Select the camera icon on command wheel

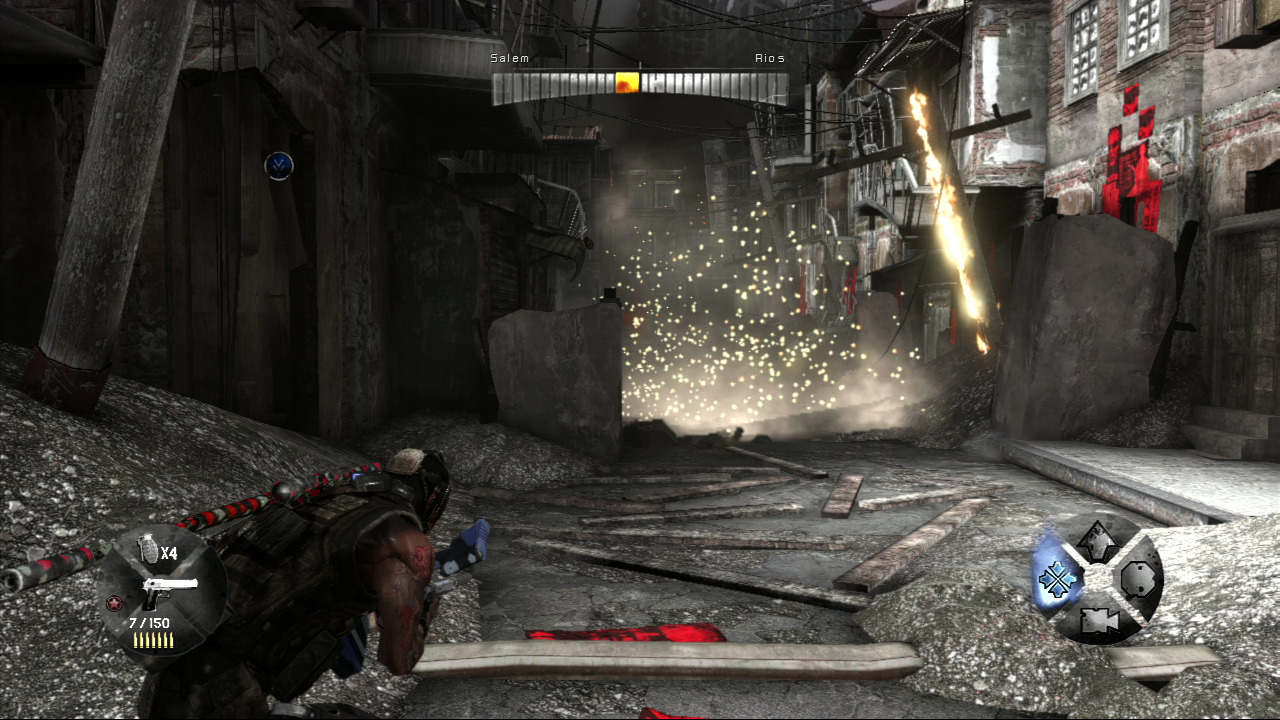(1097, 620)
